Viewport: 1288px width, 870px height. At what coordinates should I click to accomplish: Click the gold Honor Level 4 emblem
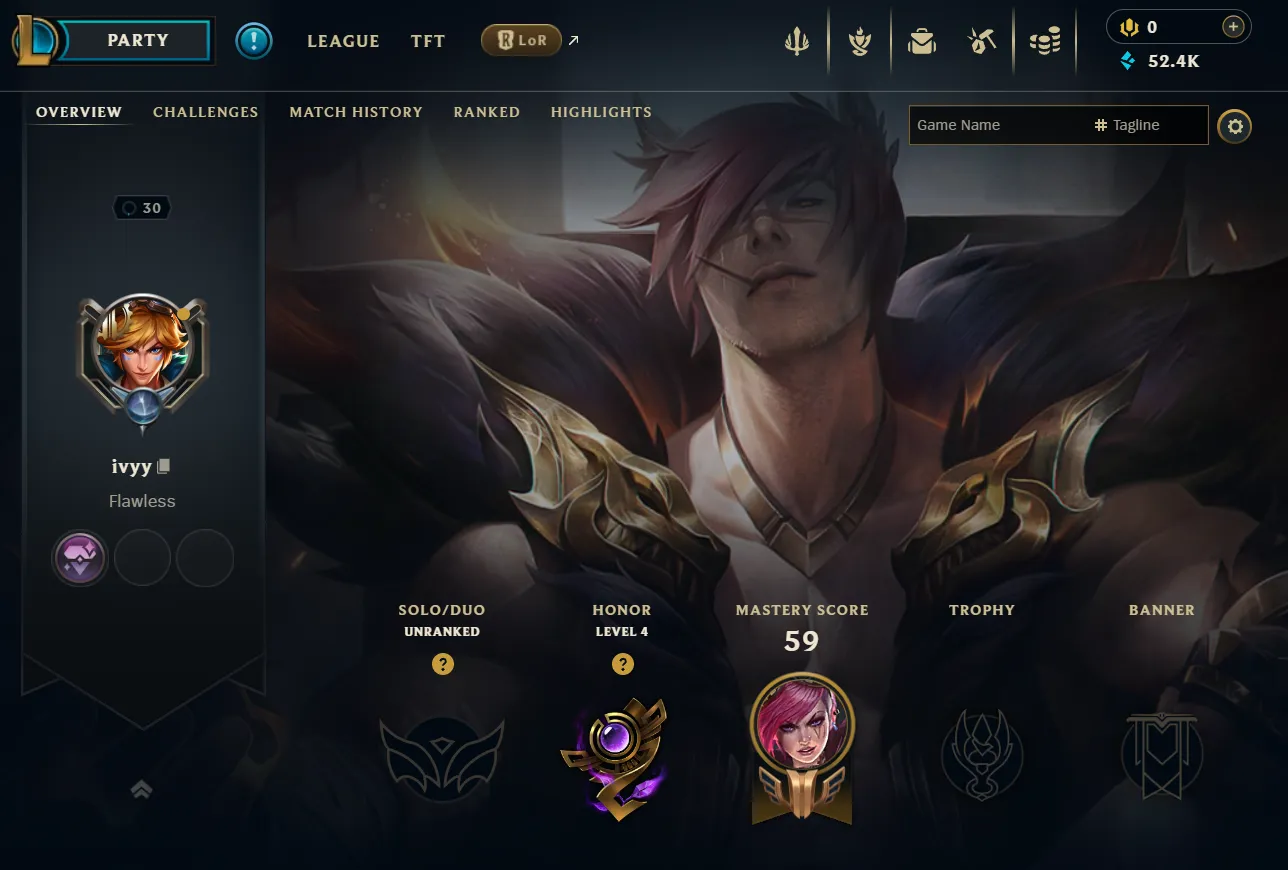622,756
